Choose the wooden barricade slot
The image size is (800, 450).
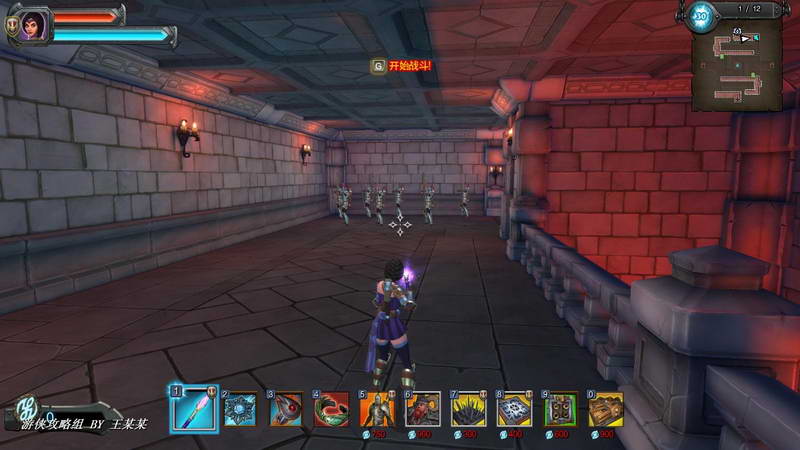click(x=606, y=409)
